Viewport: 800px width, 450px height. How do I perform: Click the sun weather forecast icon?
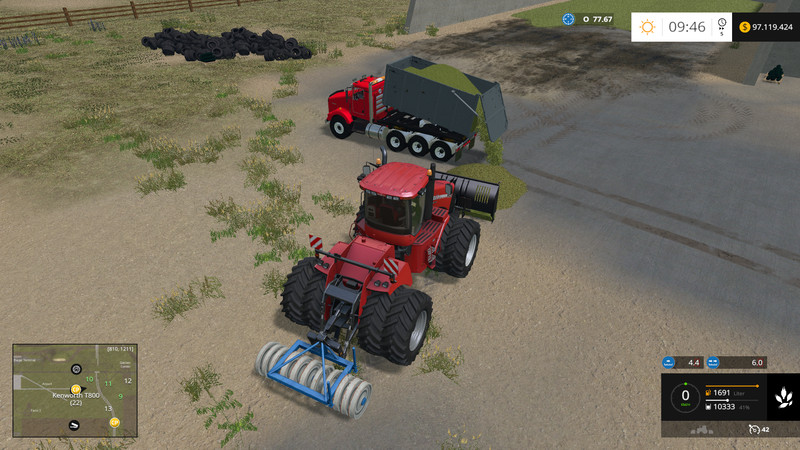pyautogui.click(x=648, y=27)
